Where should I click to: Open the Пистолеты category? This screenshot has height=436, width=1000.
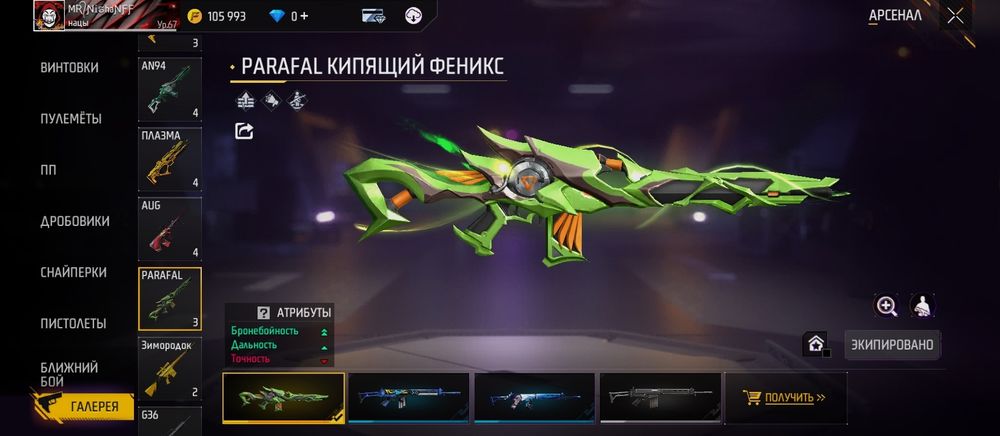click(x=73, y=323)
